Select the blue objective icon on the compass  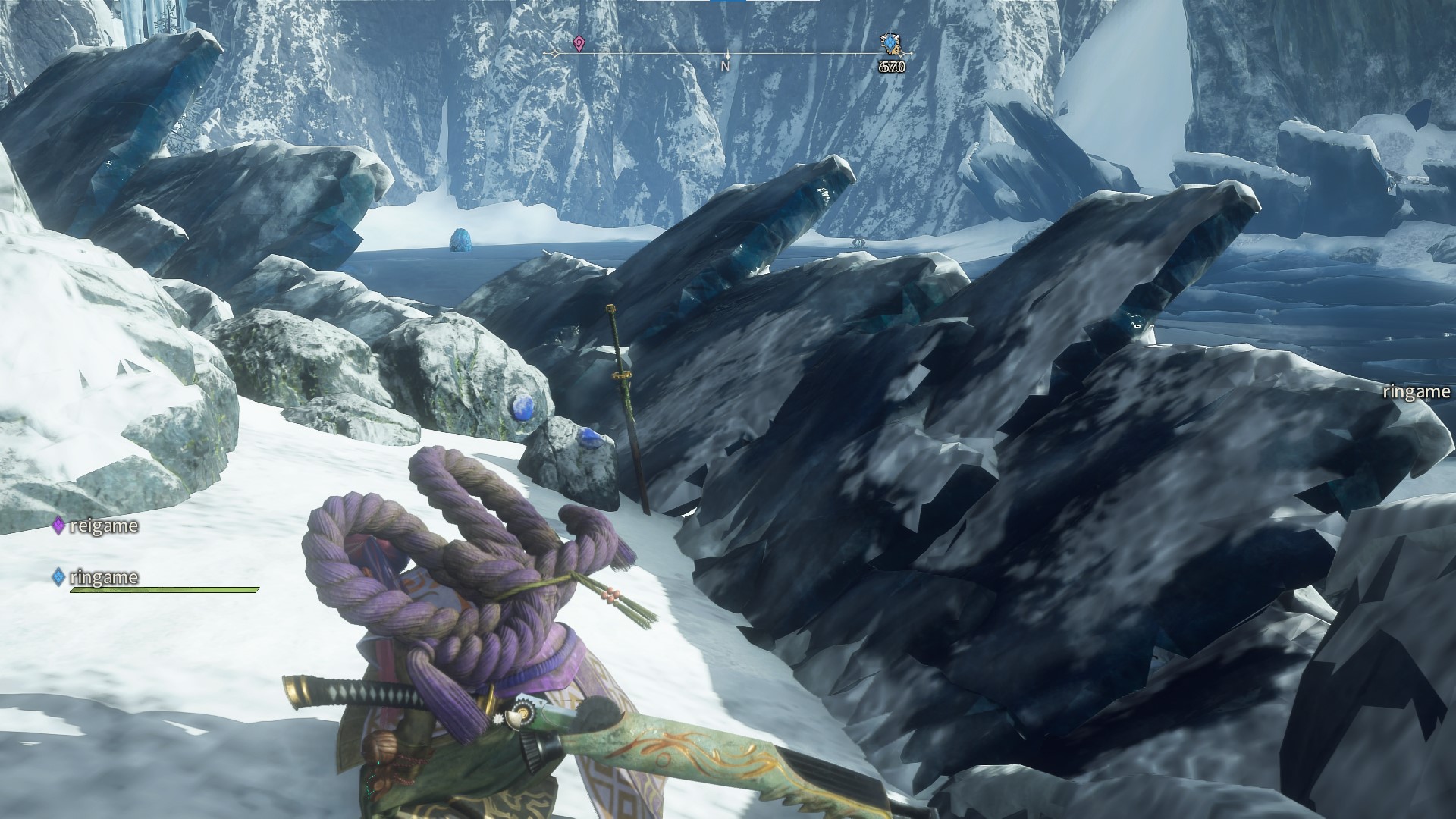tap(890, 45)
